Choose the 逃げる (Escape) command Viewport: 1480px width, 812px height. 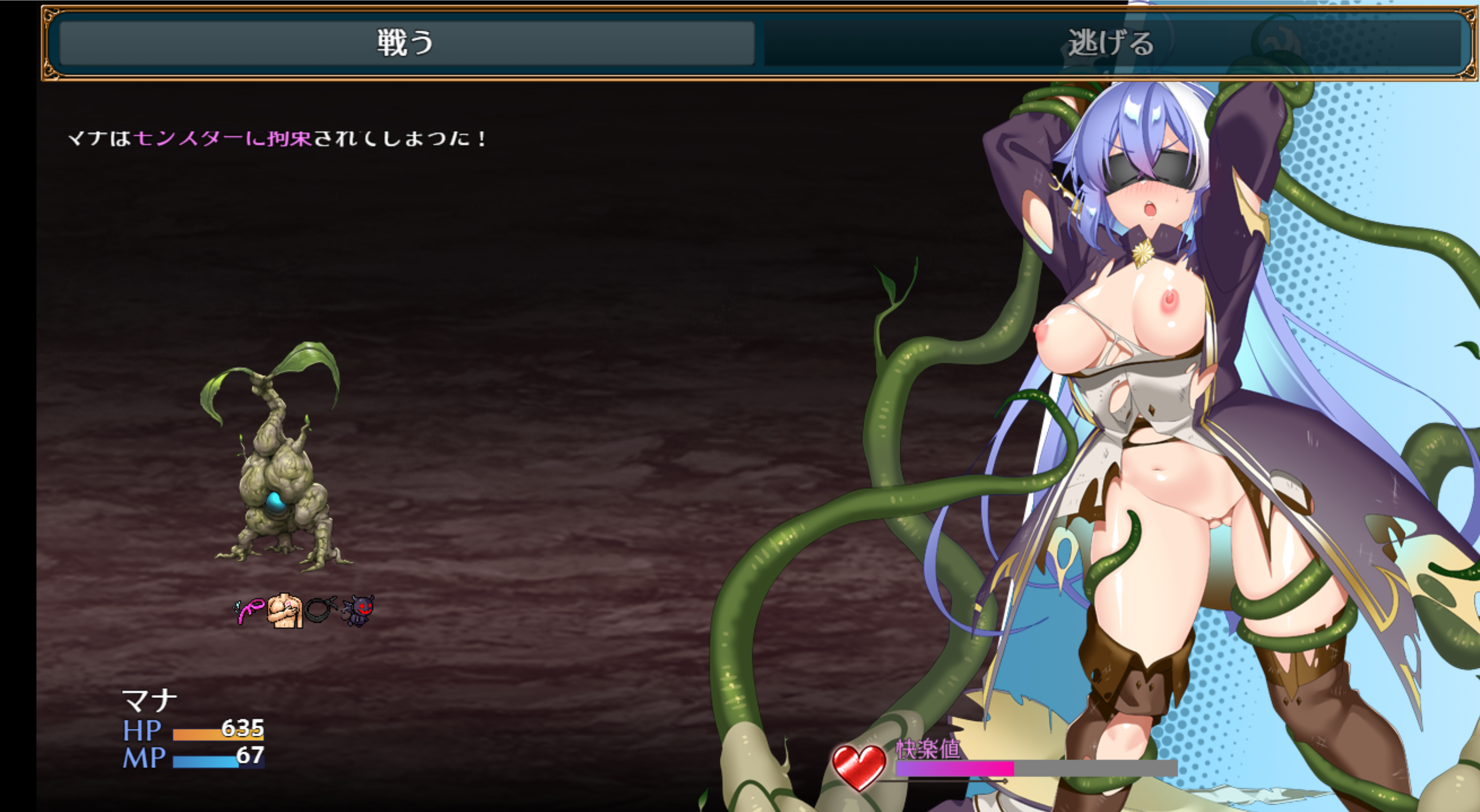point(1110,43)
